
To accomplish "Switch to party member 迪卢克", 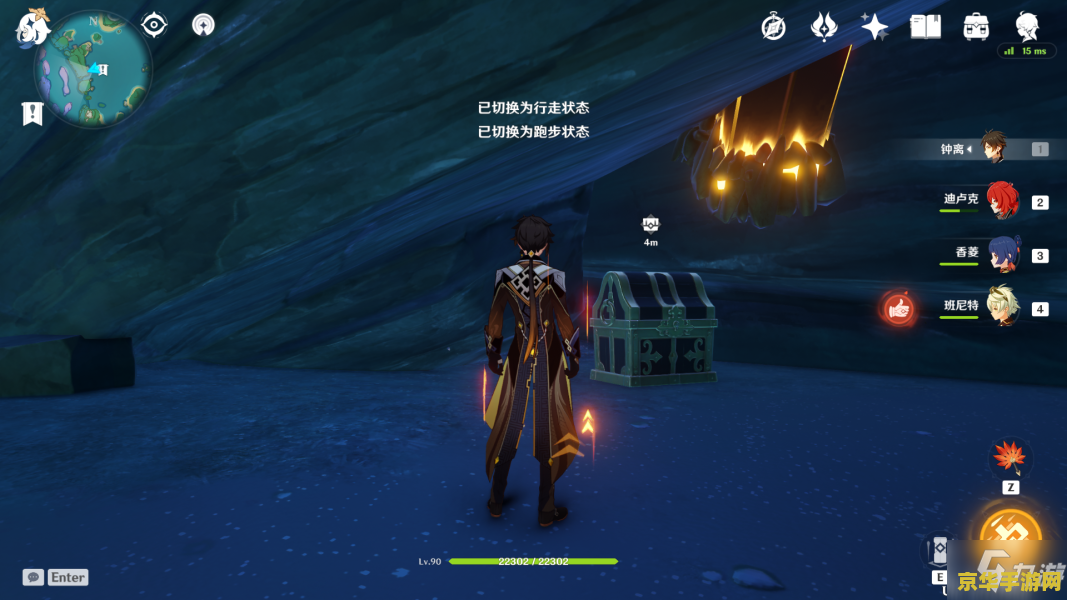I will pos(1000,201).
